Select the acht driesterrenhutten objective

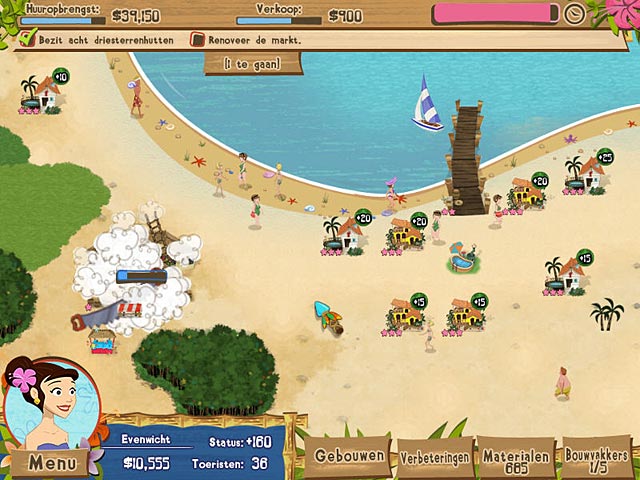[x=106, y=40]
